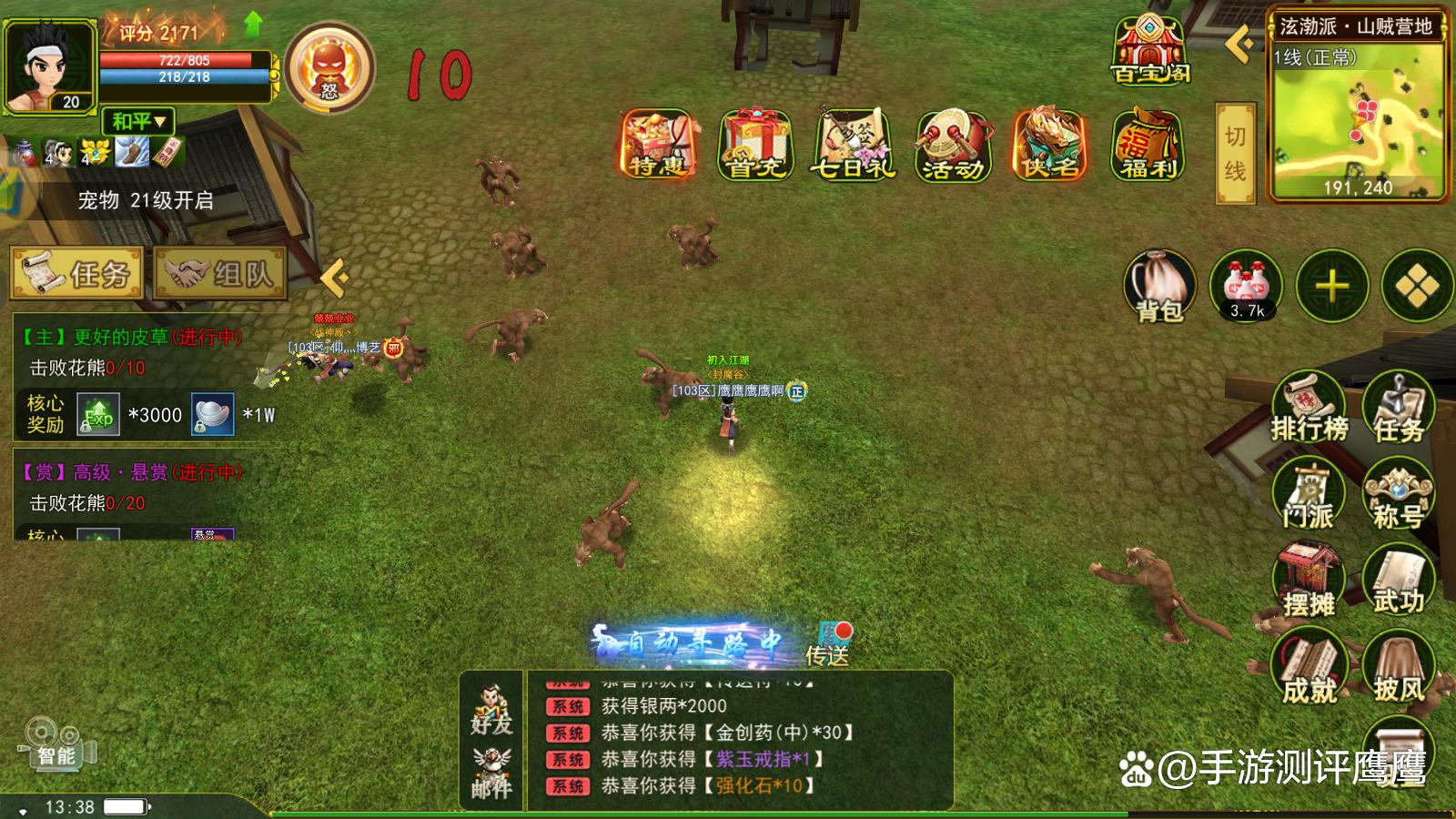Claim the 首充 first recharge gift
The width and height of the screenshot is (1456, 819).
click(x=756, y=144)
